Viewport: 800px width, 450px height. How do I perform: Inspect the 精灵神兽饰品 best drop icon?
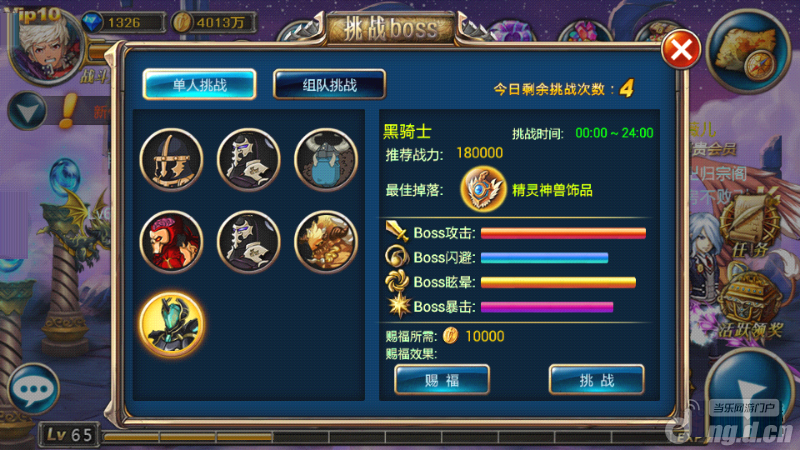click(482, 188)
